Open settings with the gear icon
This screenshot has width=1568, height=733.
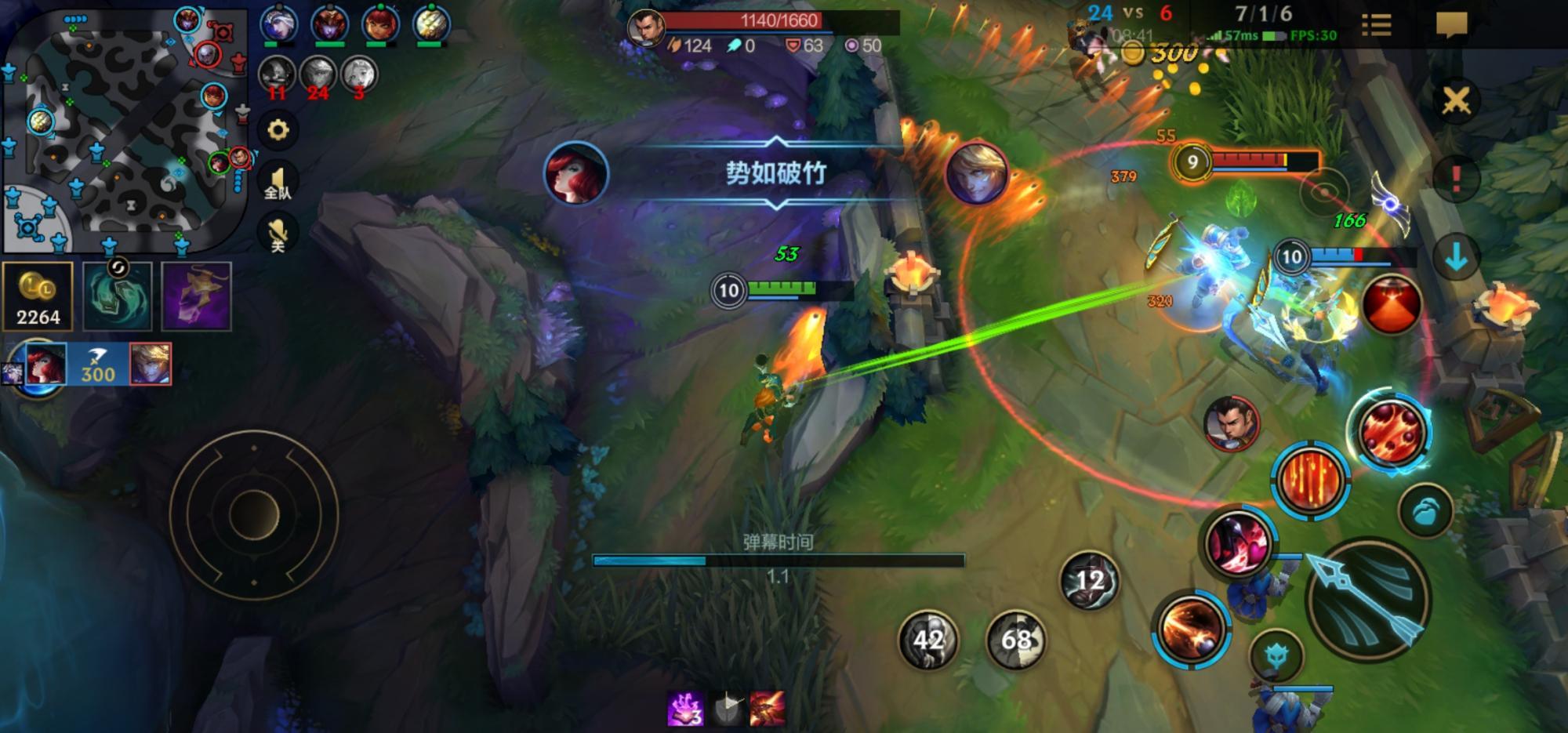point(278,130)
